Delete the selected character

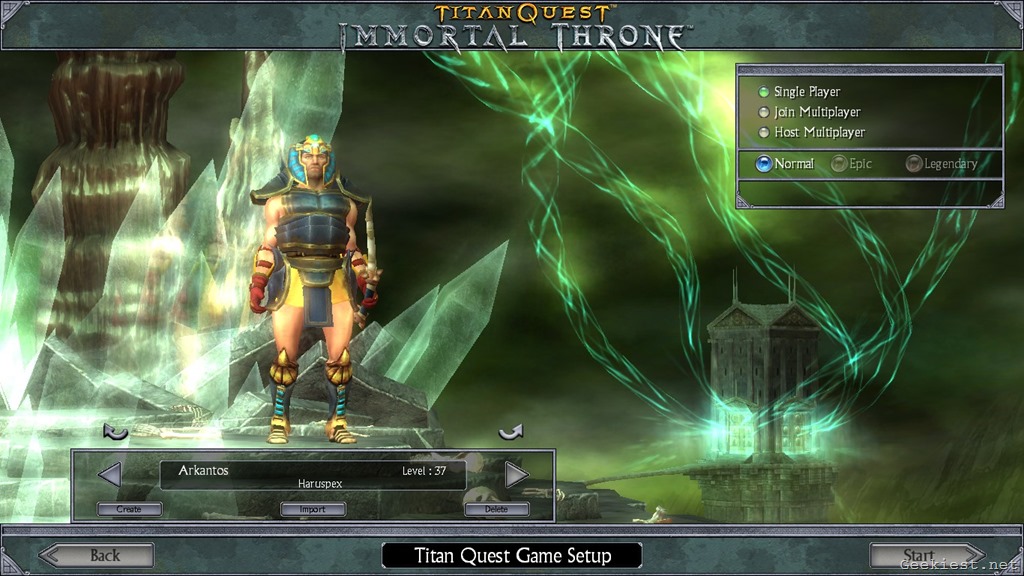[x=496, y=509]
